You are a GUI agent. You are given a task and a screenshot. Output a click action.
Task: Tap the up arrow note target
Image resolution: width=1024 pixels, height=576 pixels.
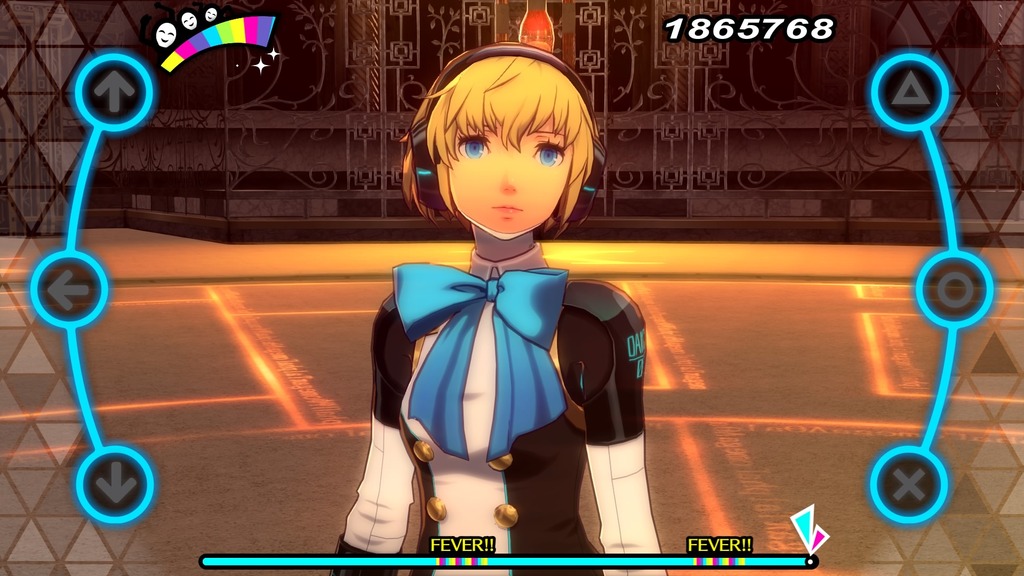[x=114, y=93]
